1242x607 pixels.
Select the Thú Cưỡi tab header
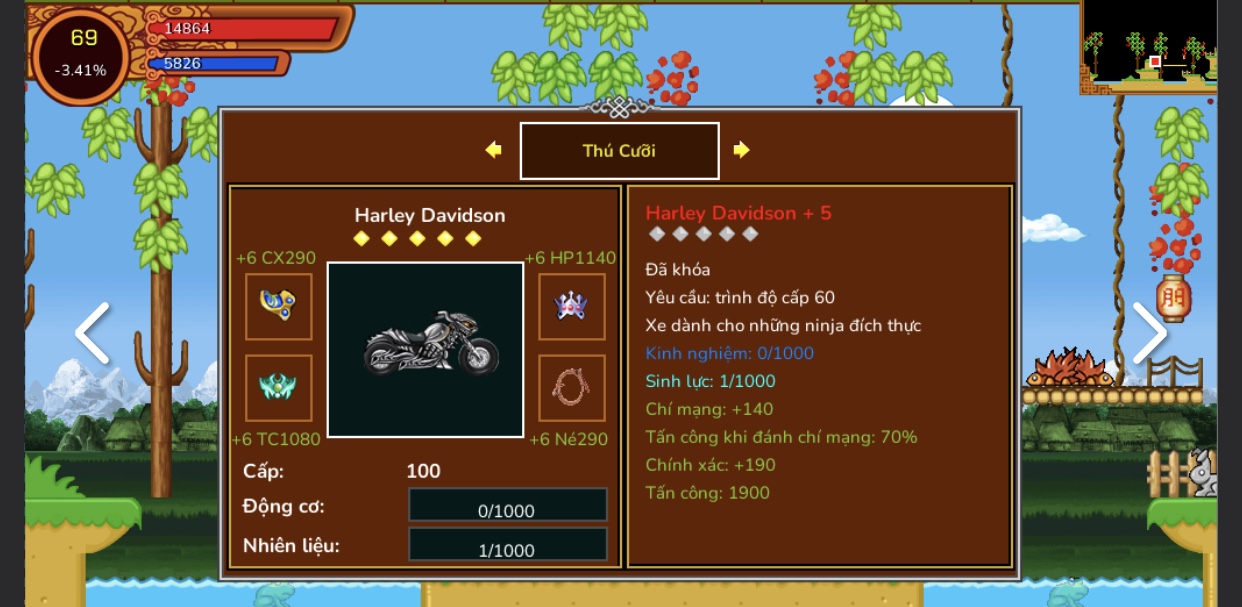(x=619, y=151)
